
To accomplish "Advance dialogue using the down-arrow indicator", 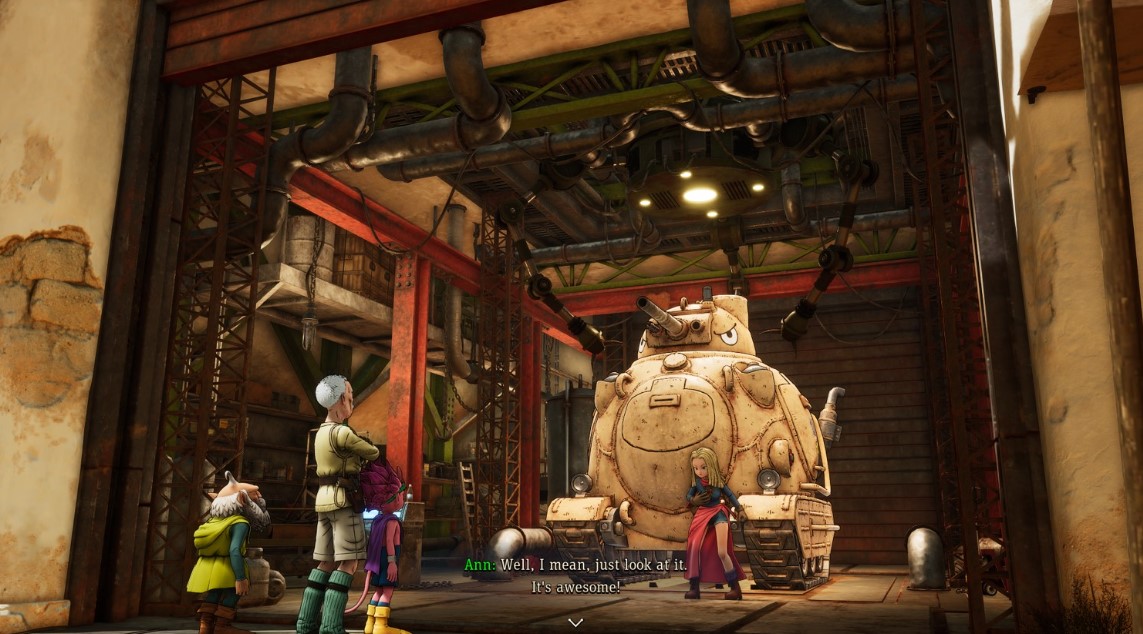I will [x=575, y=621].
